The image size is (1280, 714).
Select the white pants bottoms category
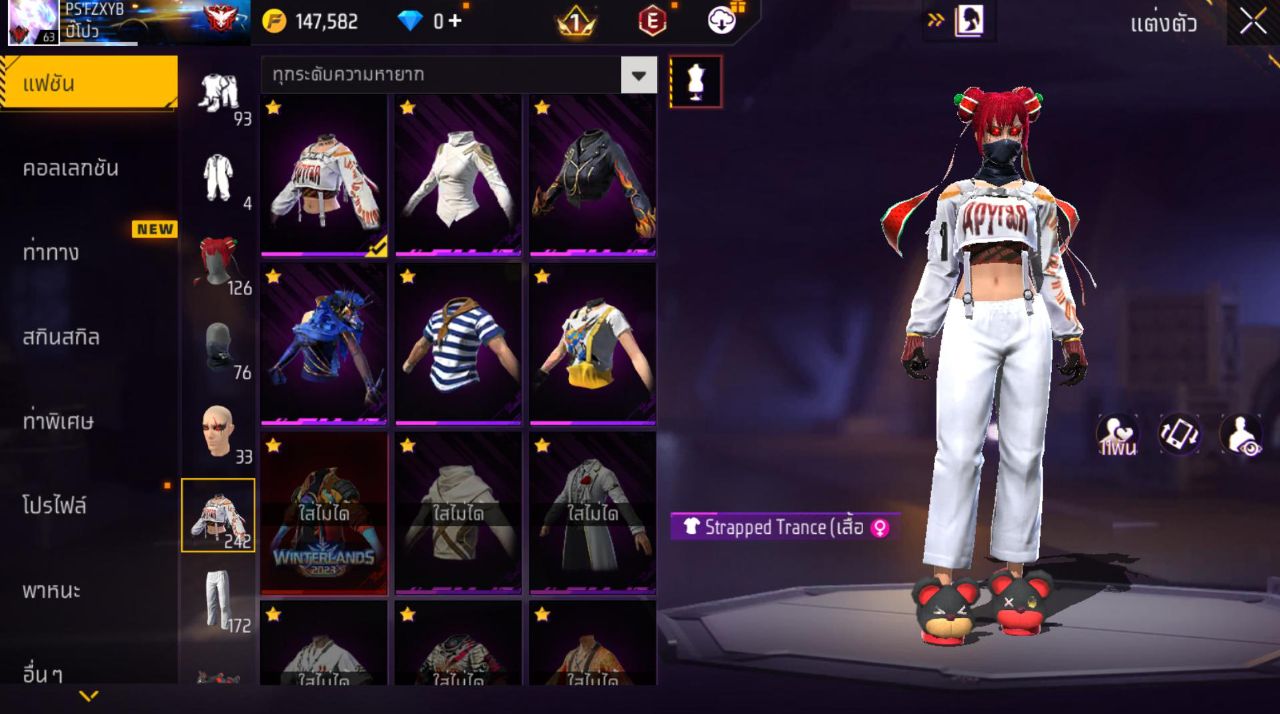[x=217, y=600]
